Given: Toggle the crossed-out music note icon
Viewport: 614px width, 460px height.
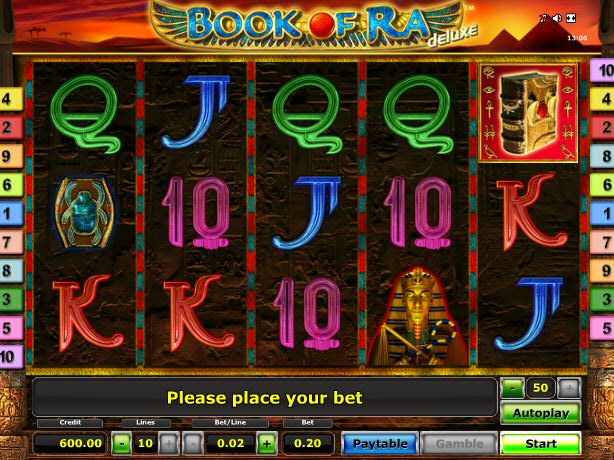Looking at the screenshot, I should click(x=544, y=18).
